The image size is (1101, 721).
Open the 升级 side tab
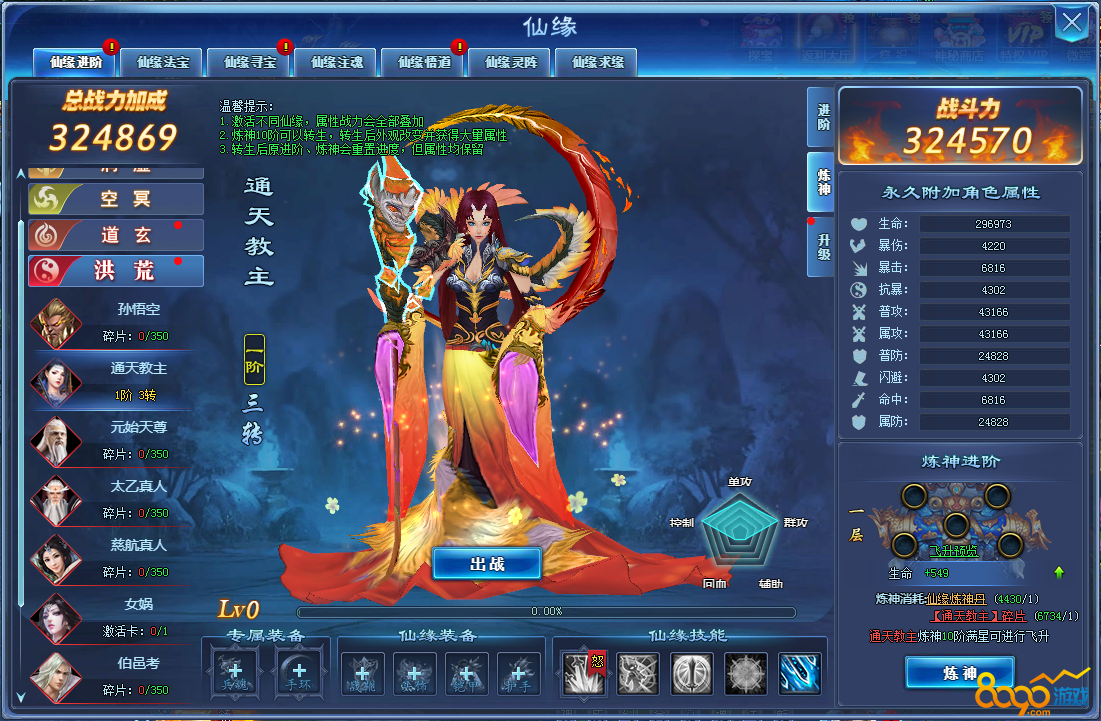coord(821,247)
